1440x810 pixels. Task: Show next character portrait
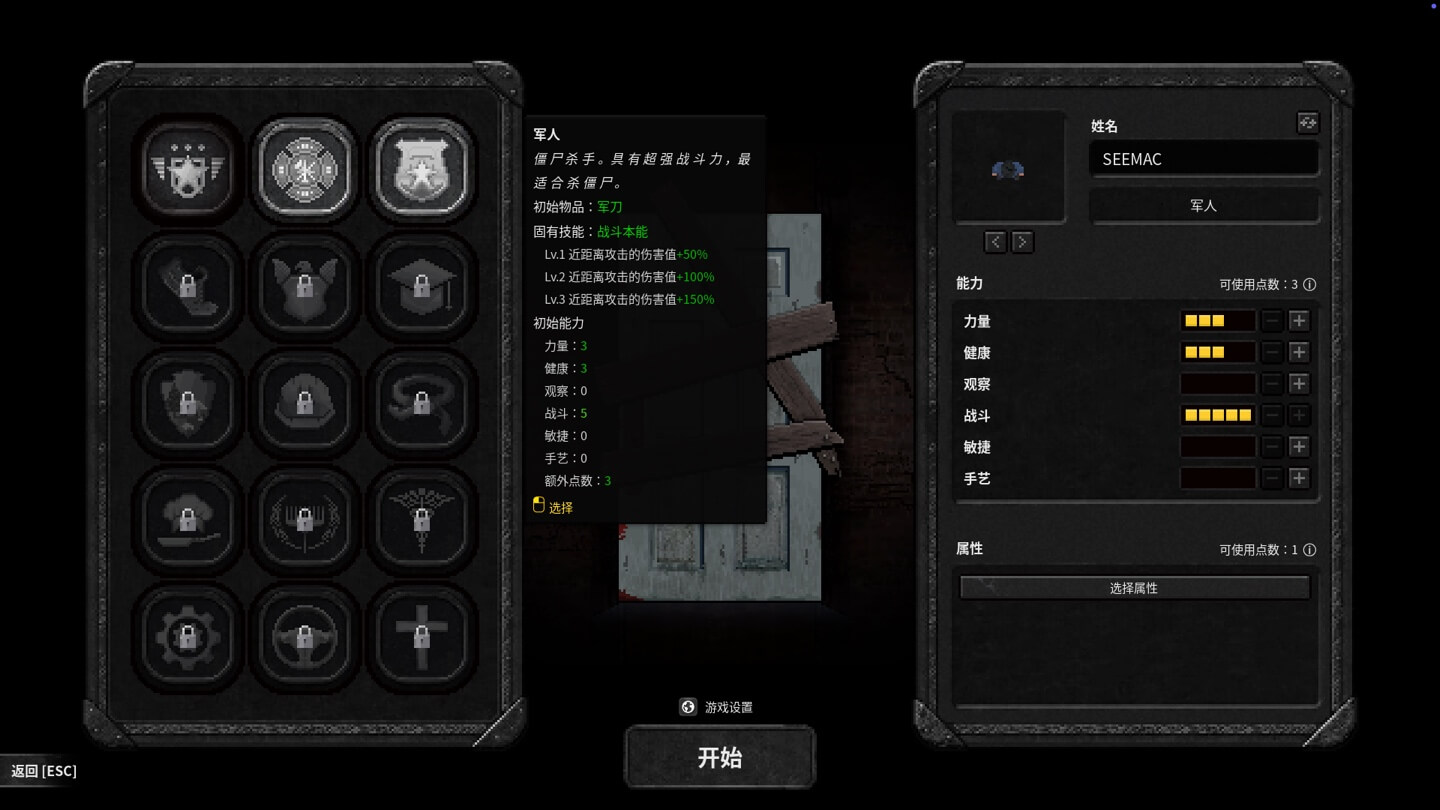pyautogui.click(x=1022, y=242)
